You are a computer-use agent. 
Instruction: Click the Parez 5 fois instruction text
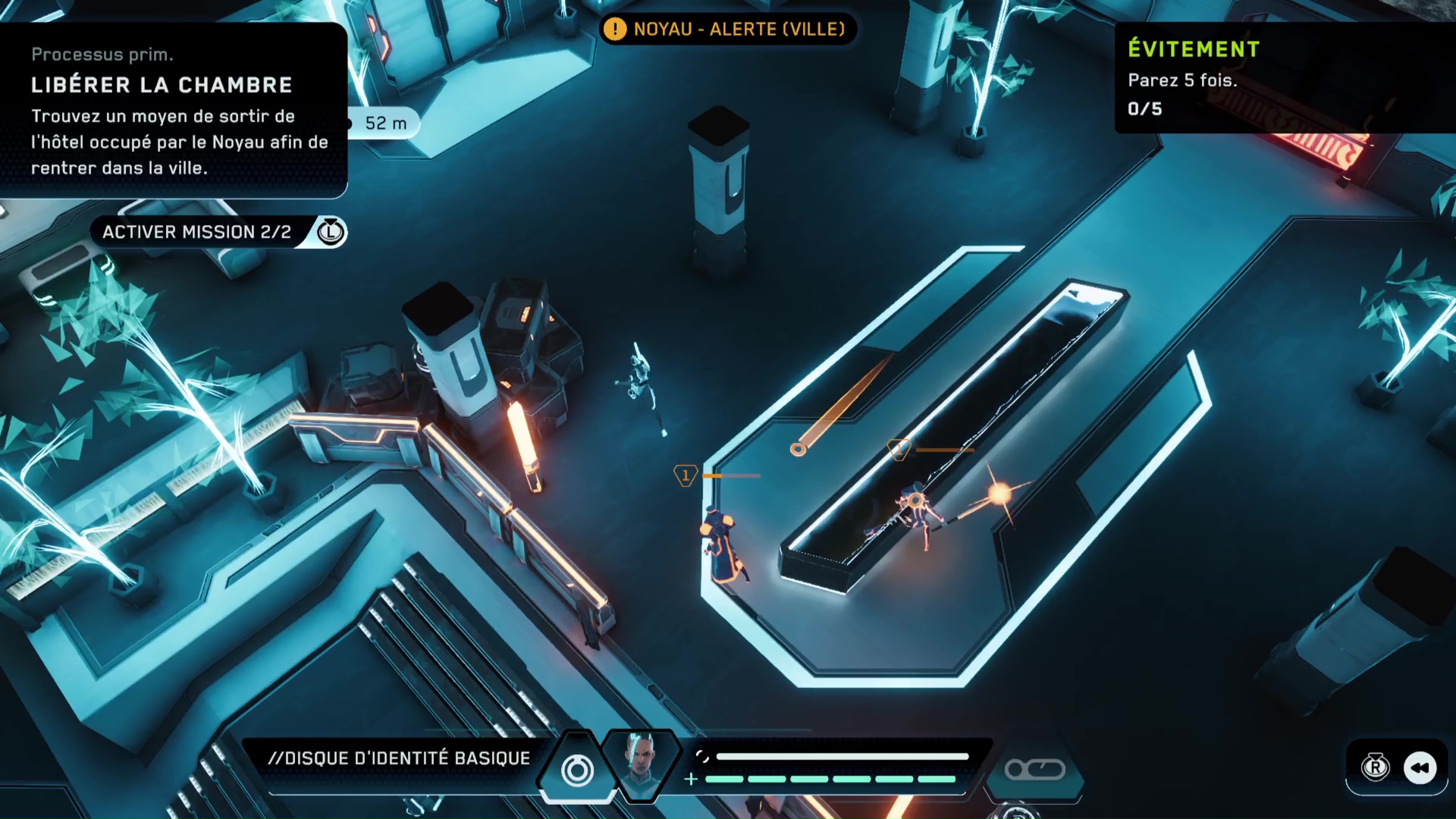1182,80
